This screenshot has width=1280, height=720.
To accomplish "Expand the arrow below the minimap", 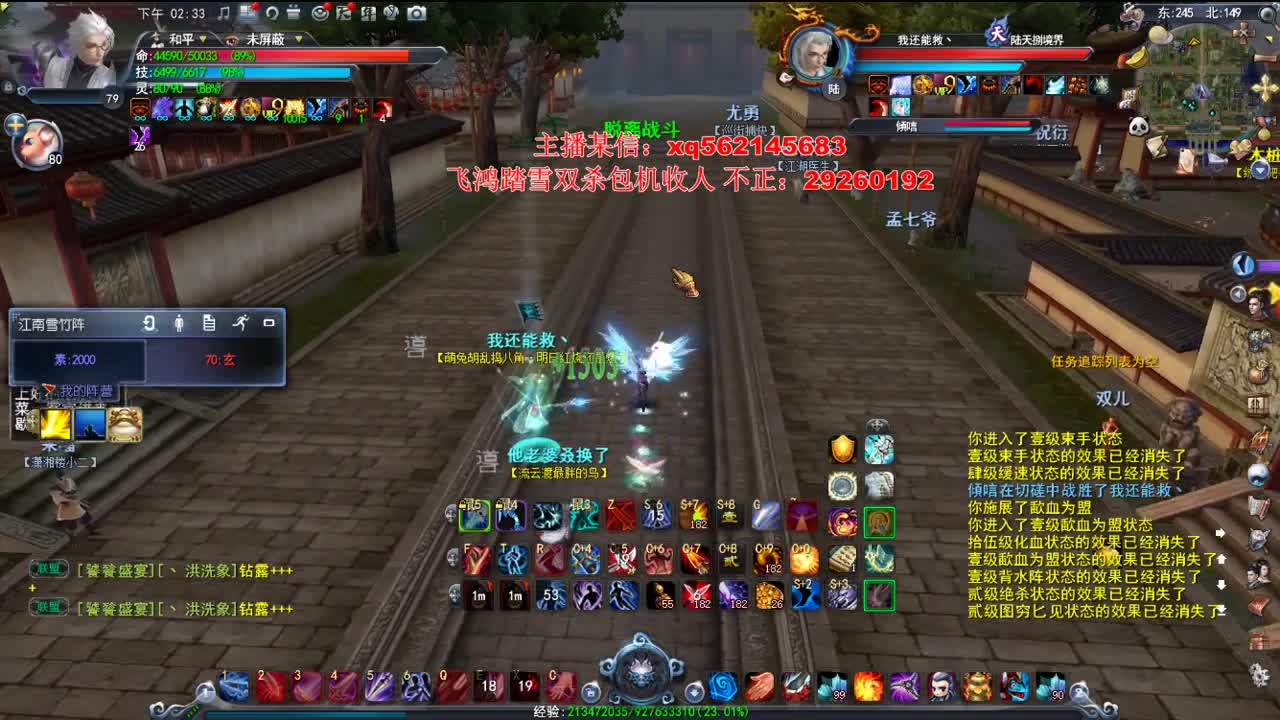I will pyautogui.click(x=1260, y=171).
